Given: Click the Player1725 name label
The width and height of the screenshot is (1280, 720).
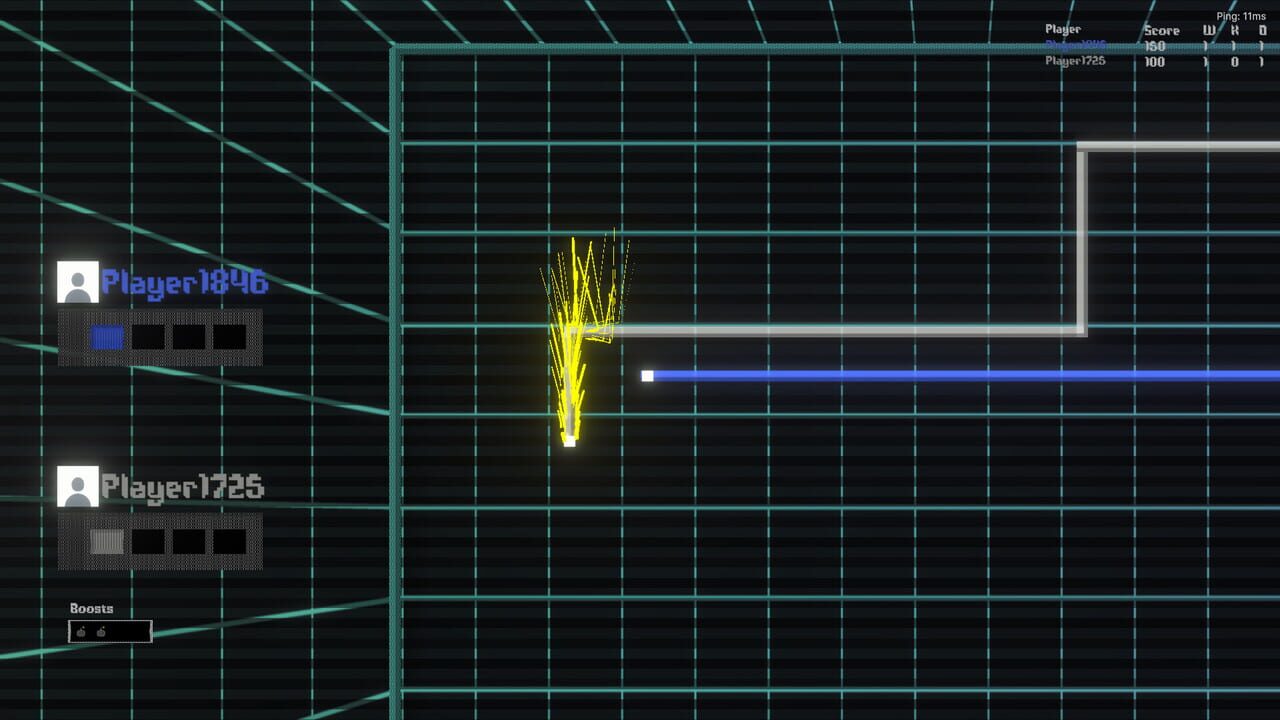Looking at the screenshot, I should coord(183,488).
